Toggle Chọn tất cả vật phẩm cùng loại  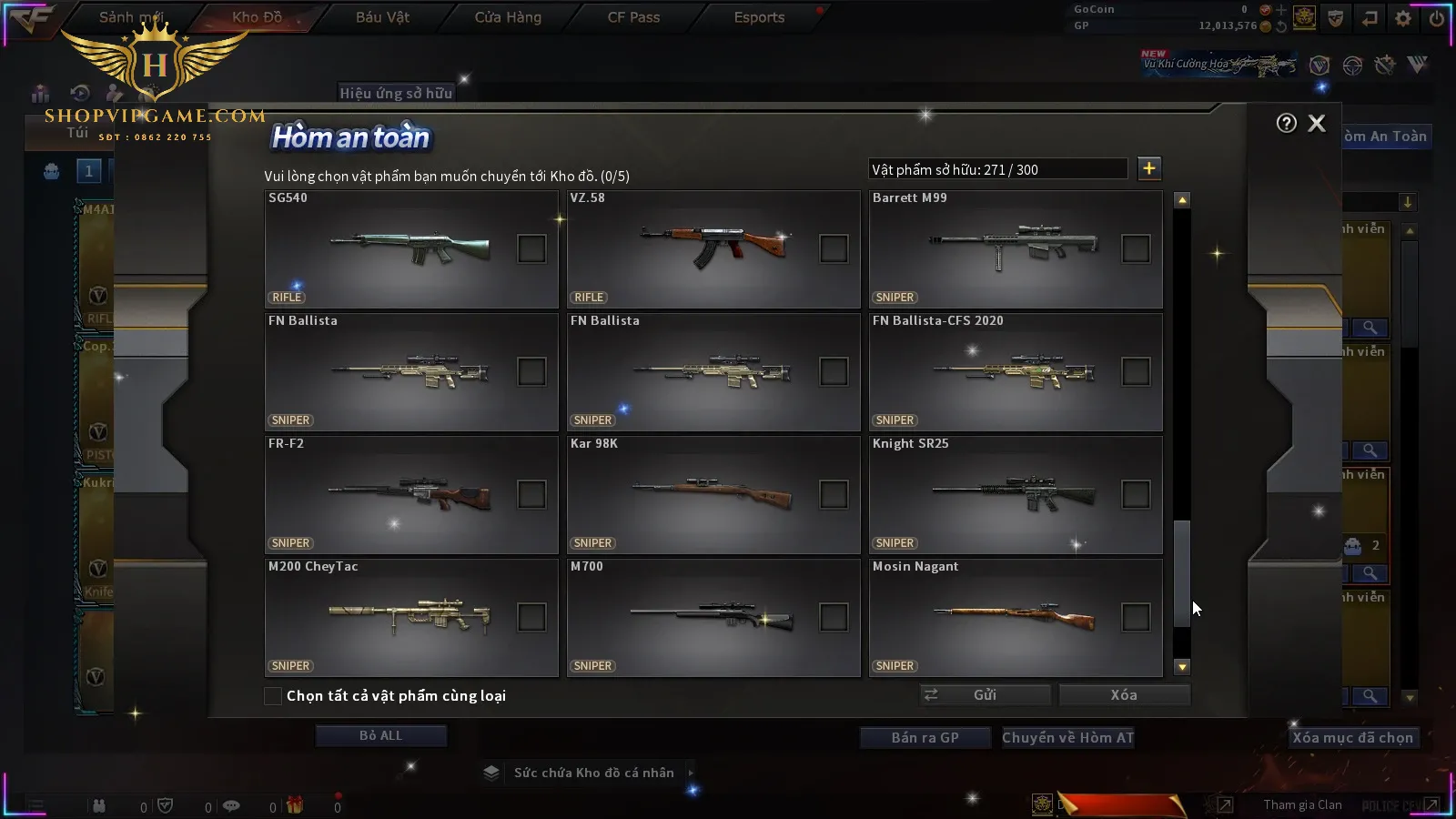point(273,696)
